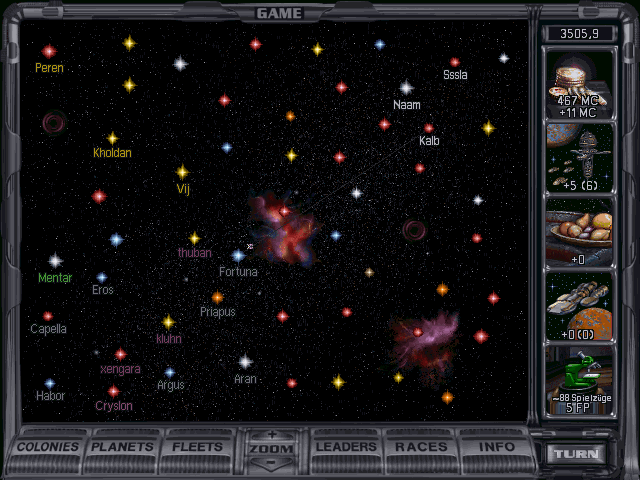This screenshot has width=640, height=480.
Task: Select the food bowl panel
Action: point(579,232)
